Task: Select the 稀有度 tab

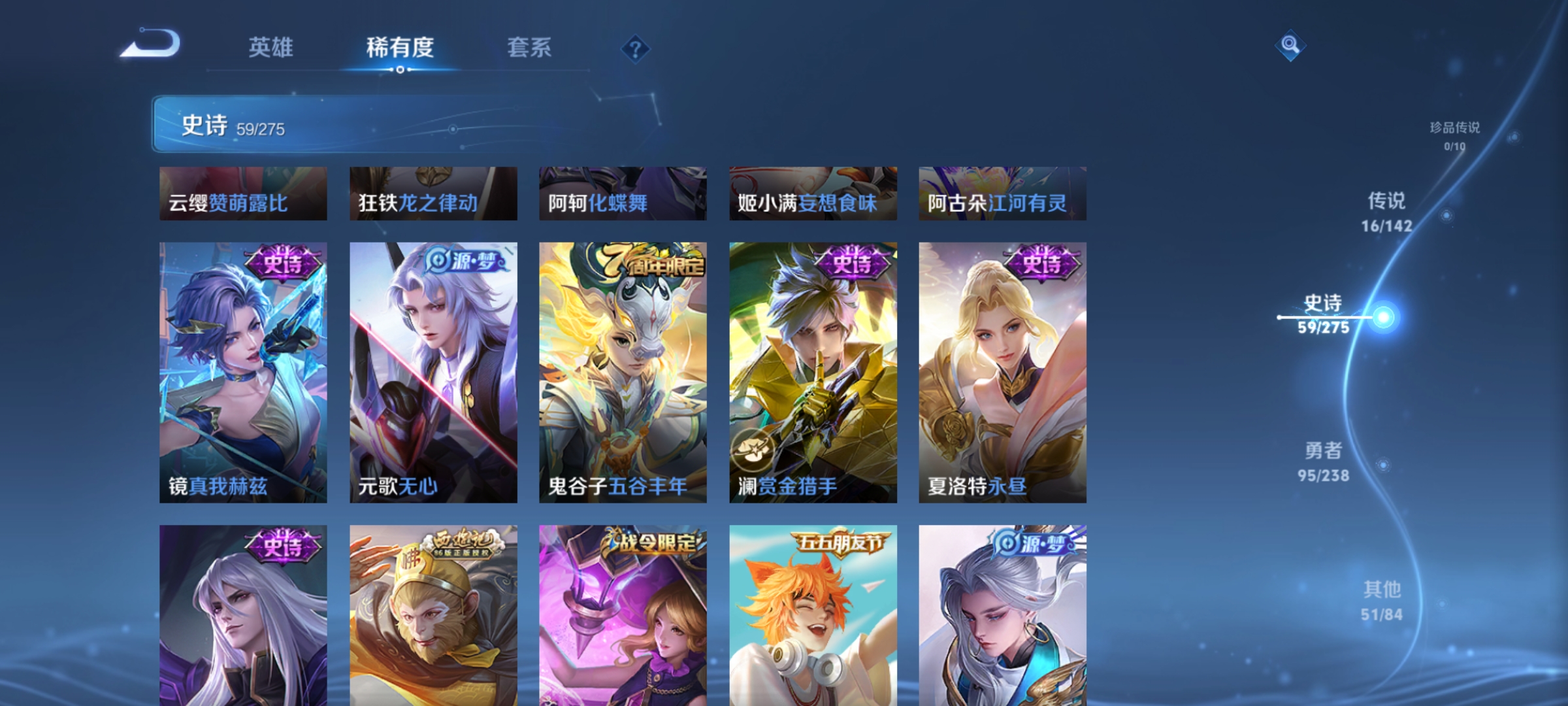Action: click(400, 47)
